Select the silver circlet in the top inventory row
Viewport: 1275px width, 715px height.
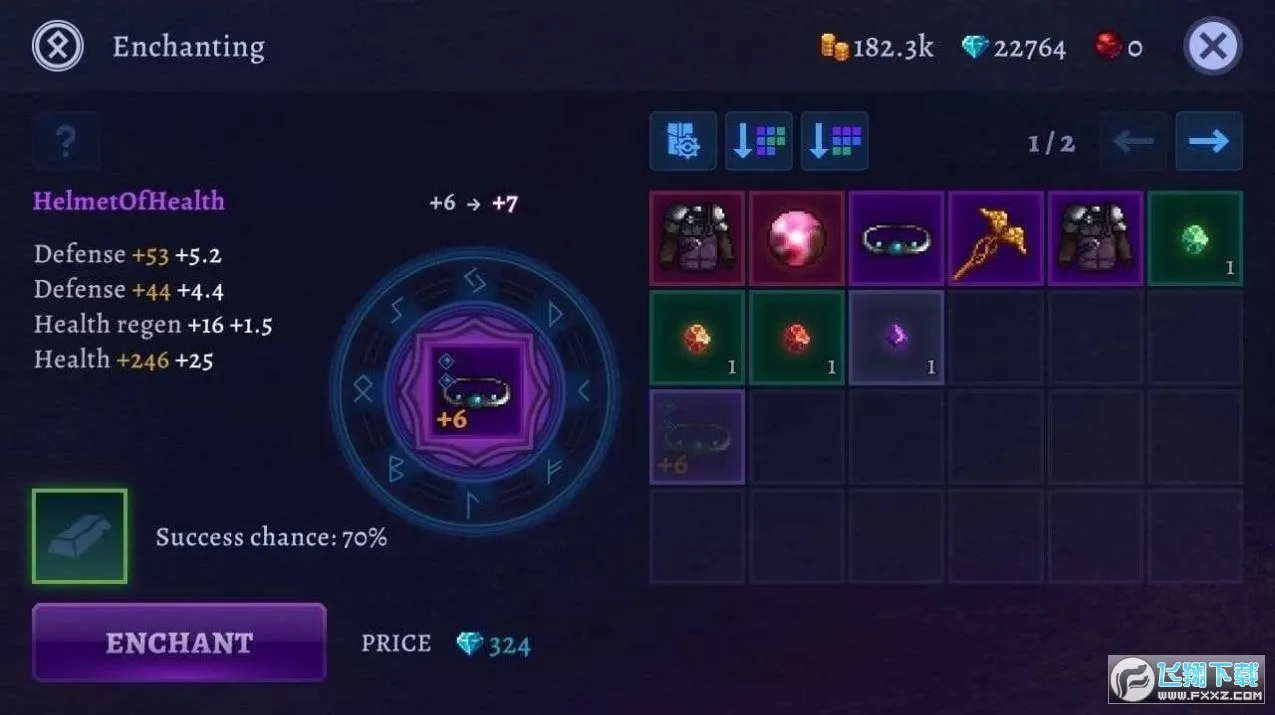click(x=896, y=239)
